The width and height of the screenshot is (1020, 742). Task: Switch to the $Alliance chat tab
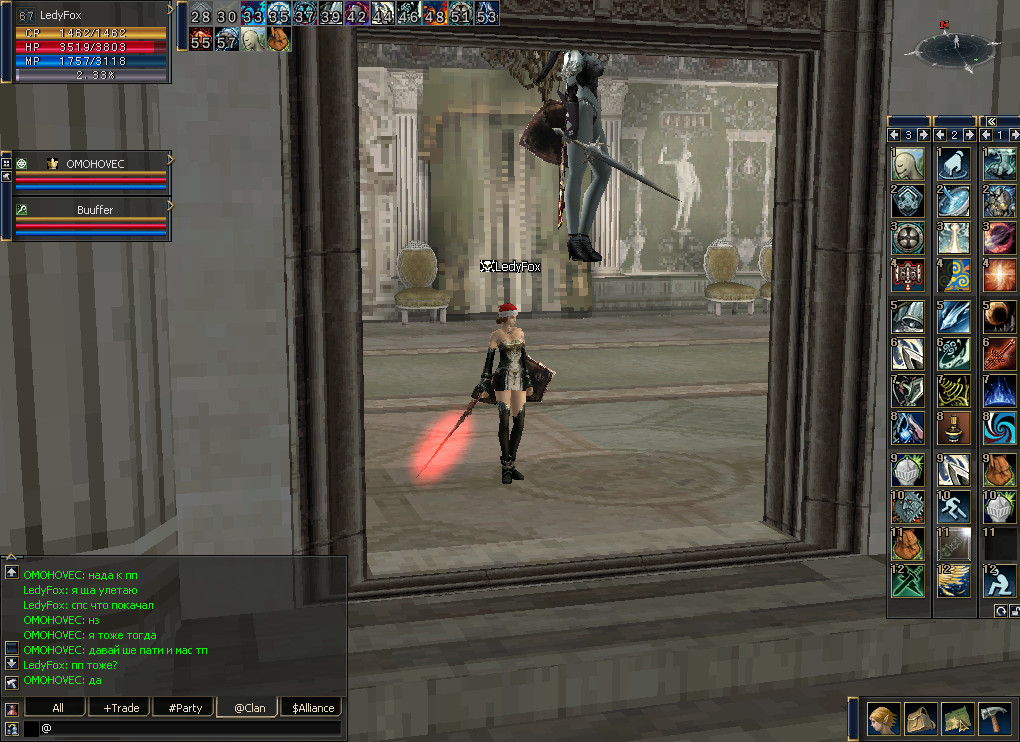point(313,707)
